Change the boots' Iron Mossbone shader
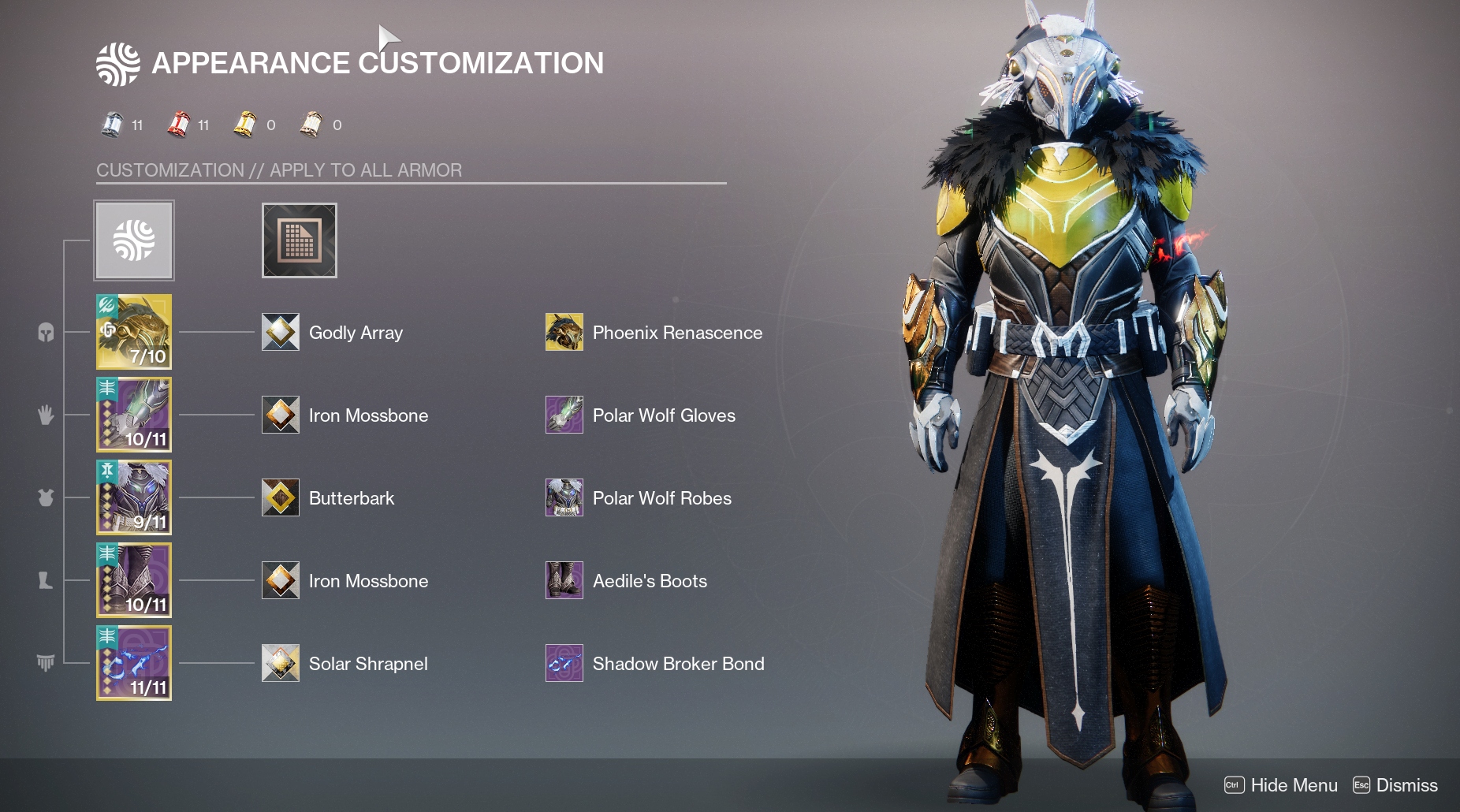The image size is (1460, 812). pos(281,580)
